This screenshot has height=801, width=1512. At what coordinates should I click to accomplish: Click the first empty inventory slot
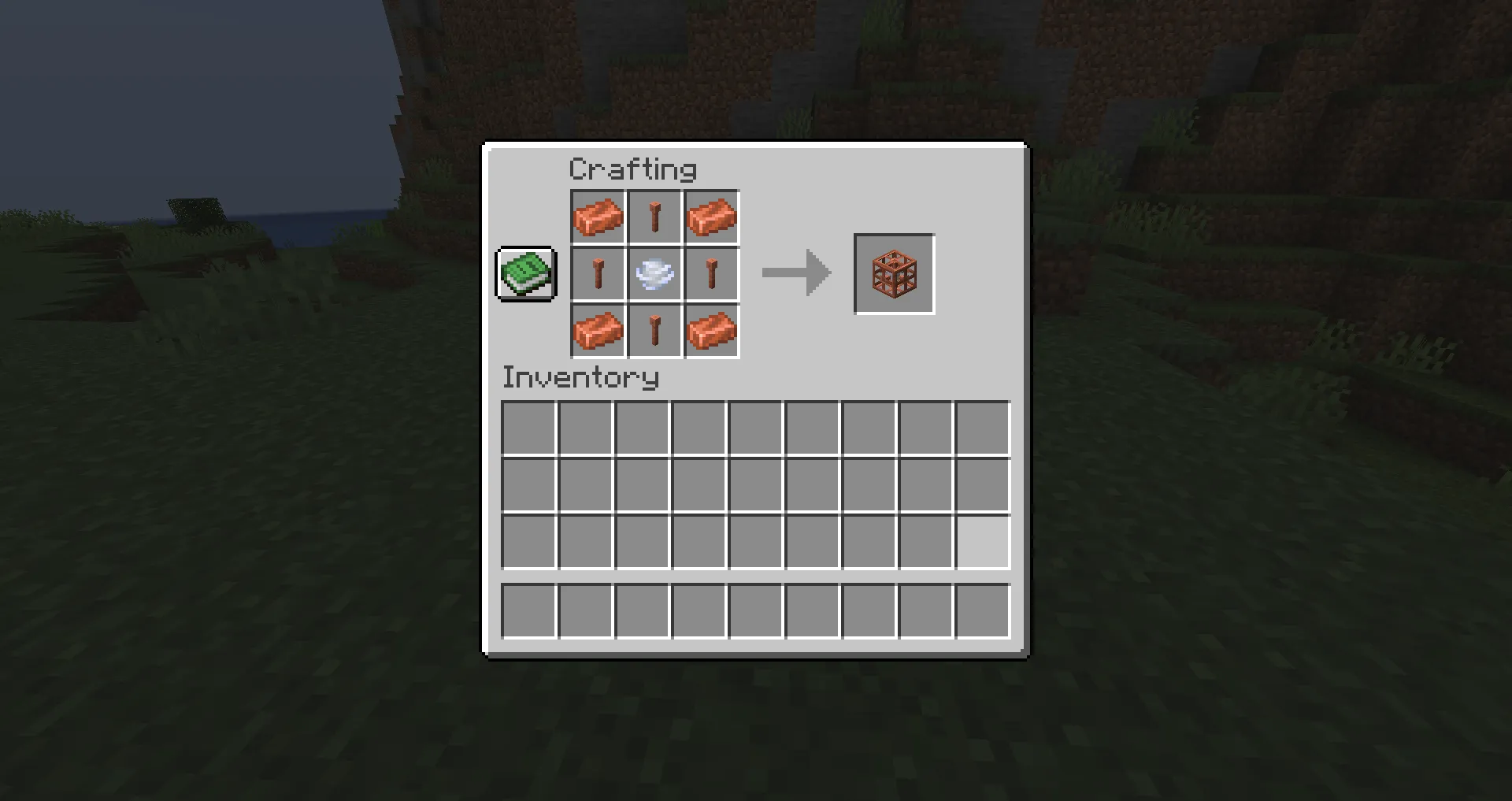pos(528,426)
